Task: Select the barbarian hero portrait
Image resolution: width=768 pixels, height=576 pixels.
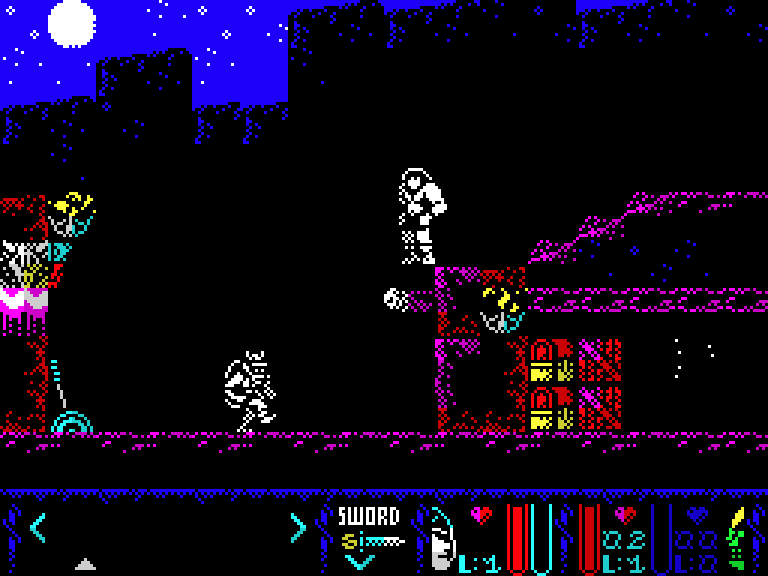Action: [441, 538]
